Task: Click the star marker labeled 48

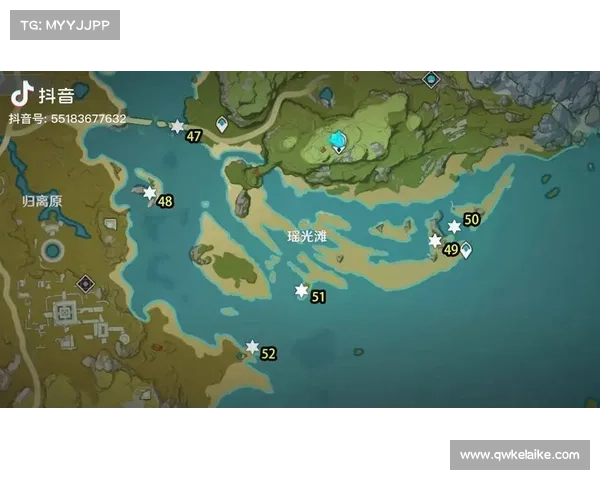Action: coord(150,193)
